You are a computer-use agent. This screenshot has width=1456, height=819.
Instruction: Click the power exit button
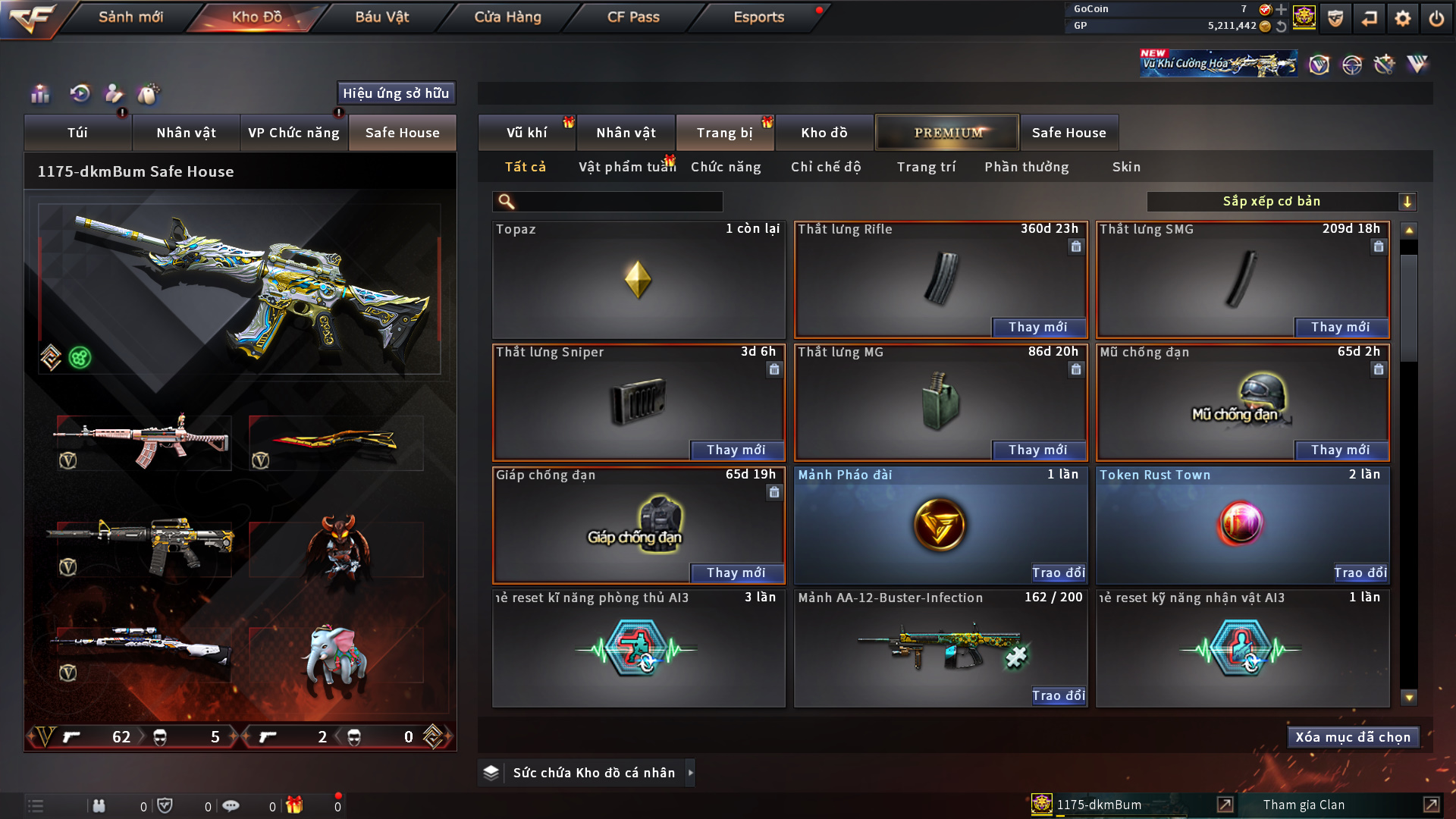pos(1436,18)
